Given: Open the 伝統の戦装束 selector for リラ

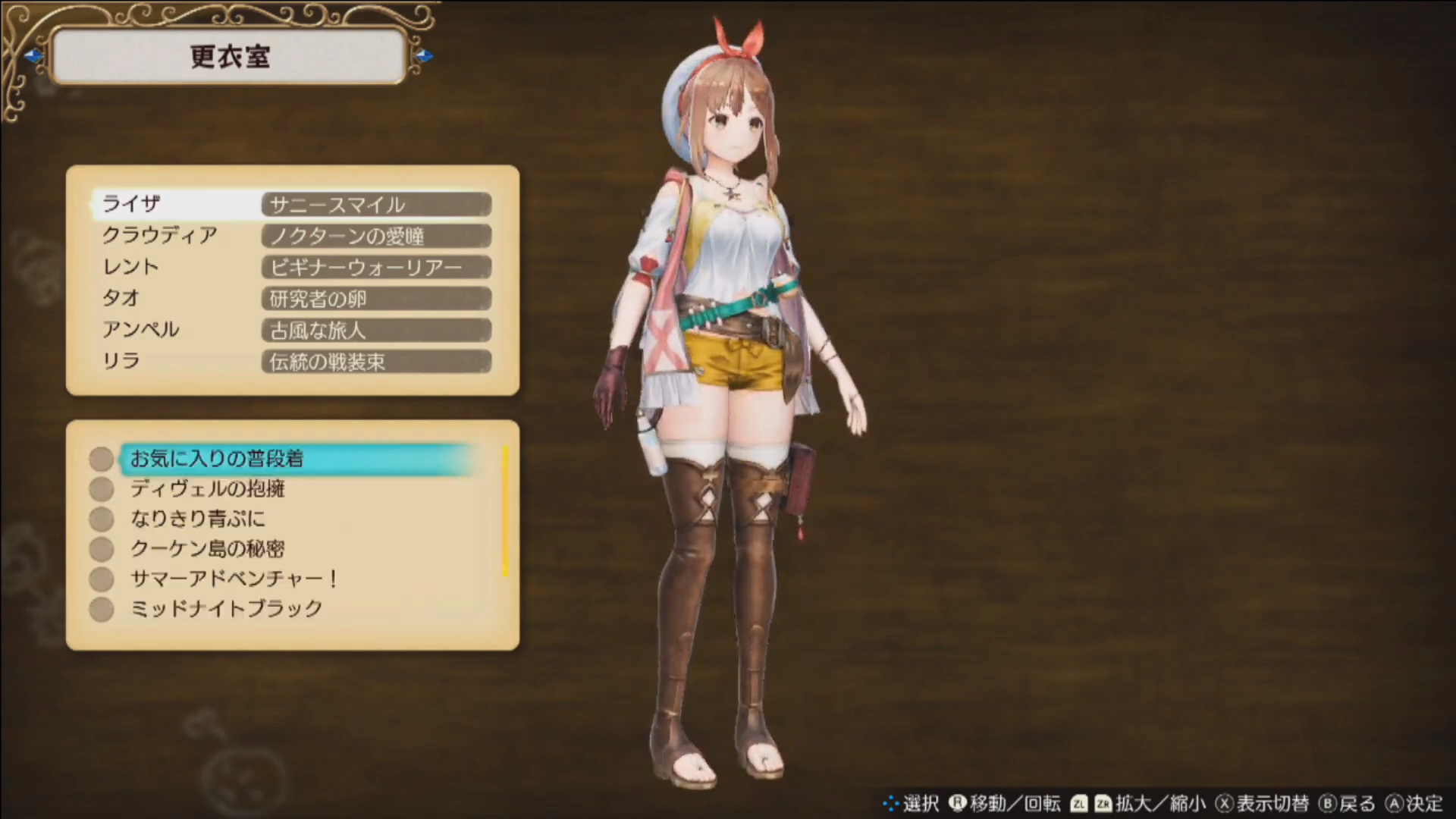Looking at the screenshot, I should click(x=375, y=362).
